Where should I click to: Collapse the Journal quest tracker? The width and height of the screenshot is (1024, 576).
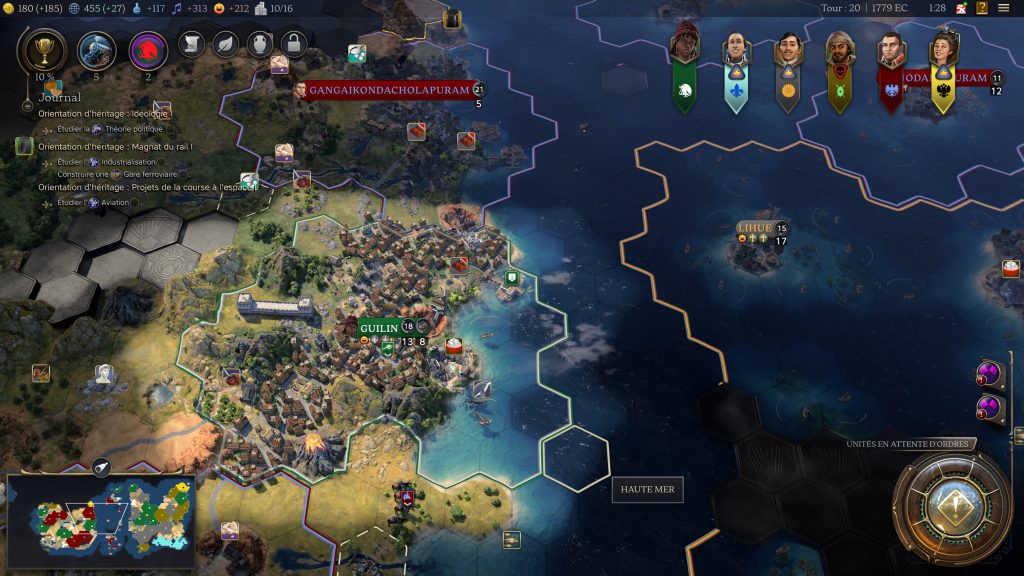(27, 103)
